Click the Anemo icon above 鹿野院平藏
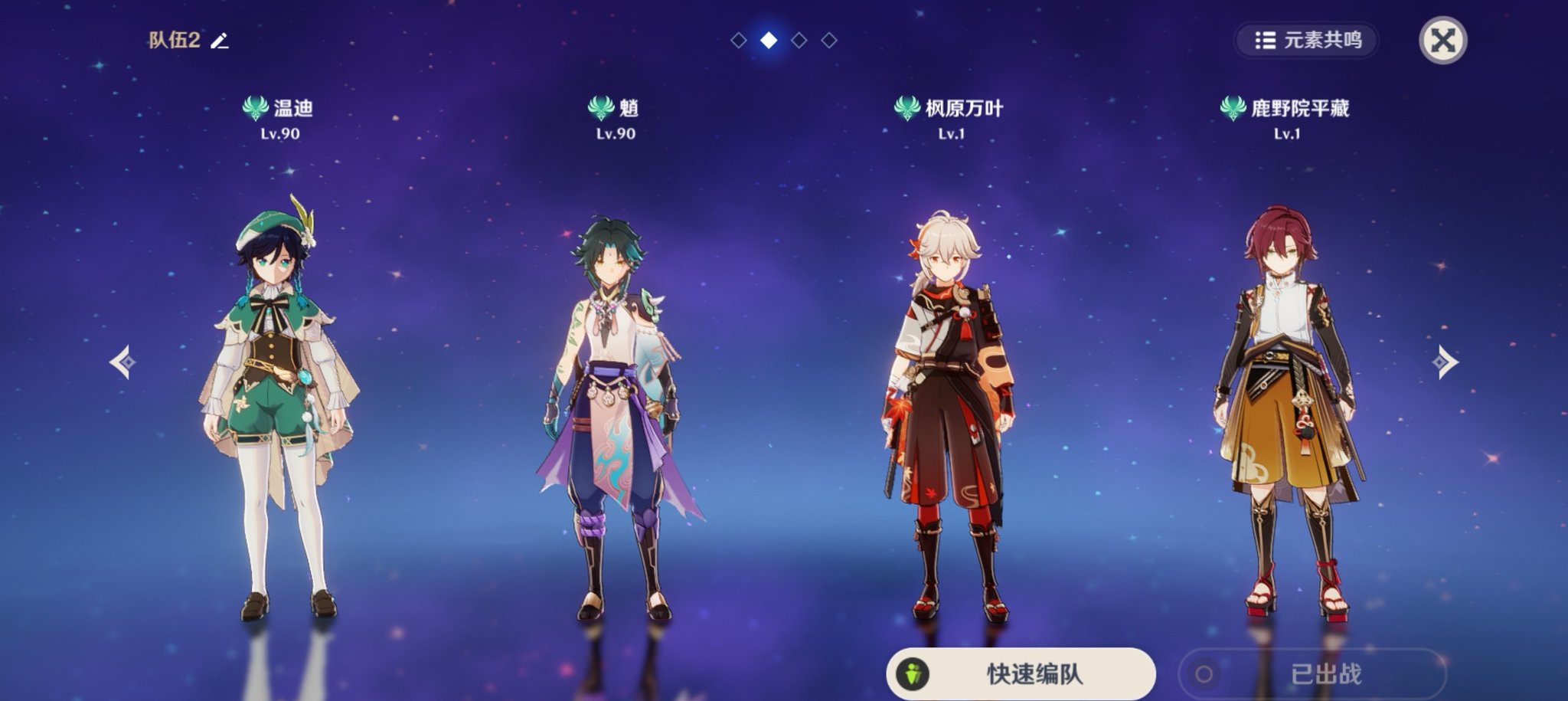 pos(1235,109)
